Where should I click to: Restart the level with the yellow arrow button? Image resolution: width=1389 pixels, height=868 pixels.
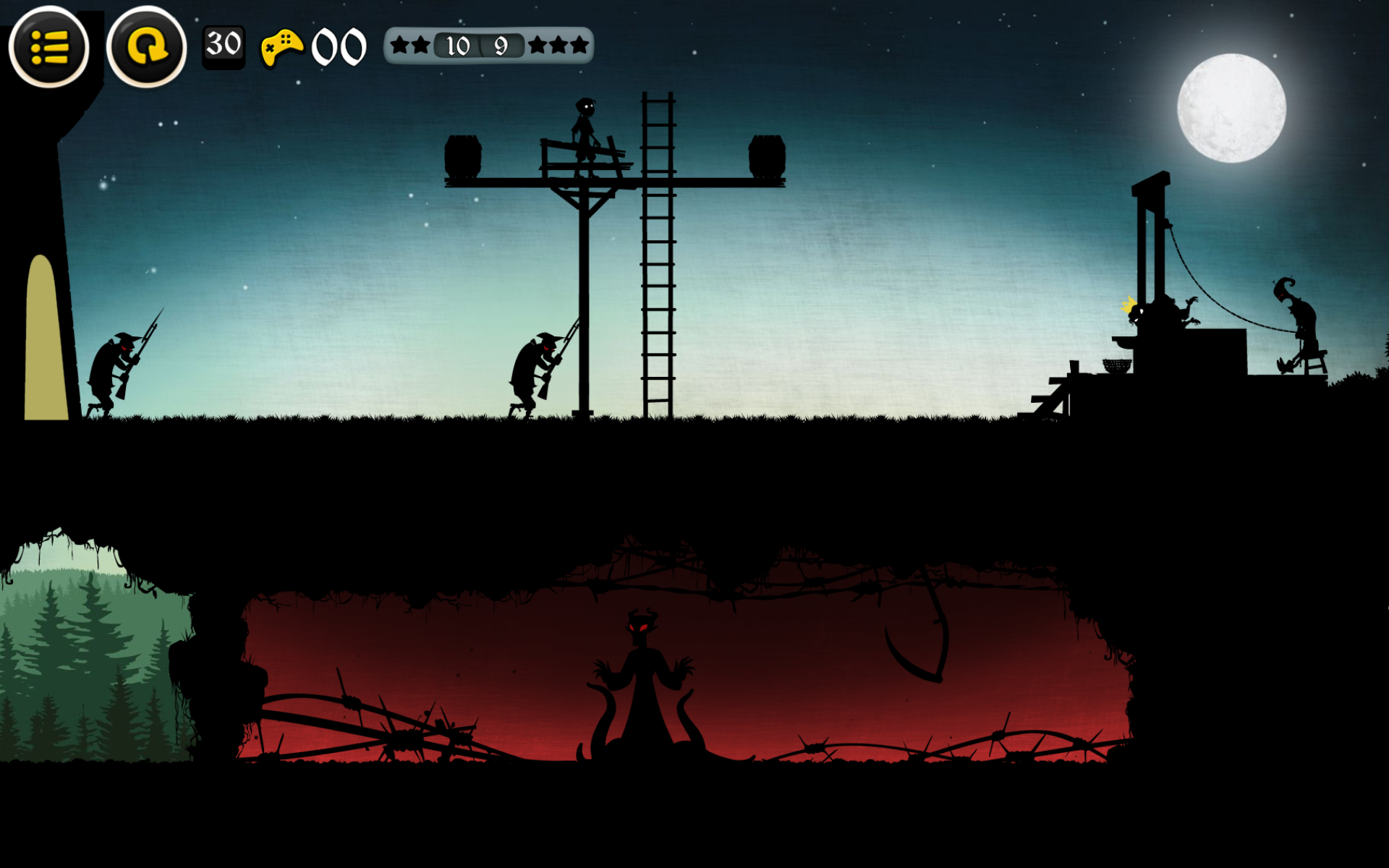point(146,48)
